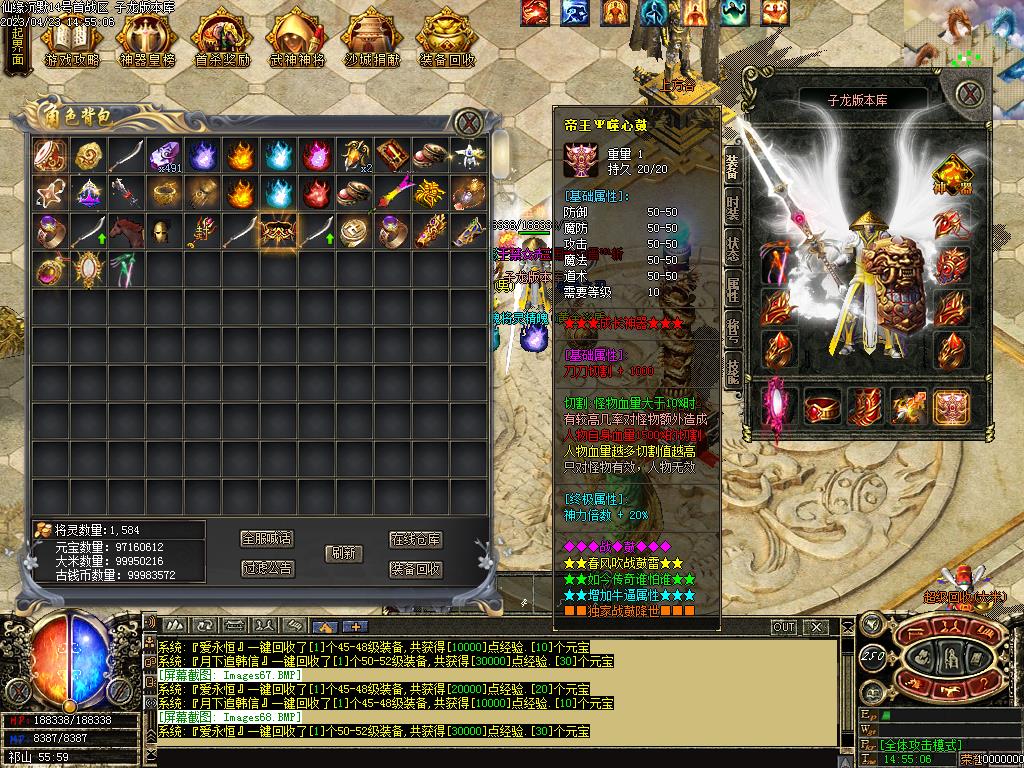Image resolution: width=1024 pixels, height=768 pixels.
Task: Click the 全服喊话 server shout button
Action: (267, 538)
